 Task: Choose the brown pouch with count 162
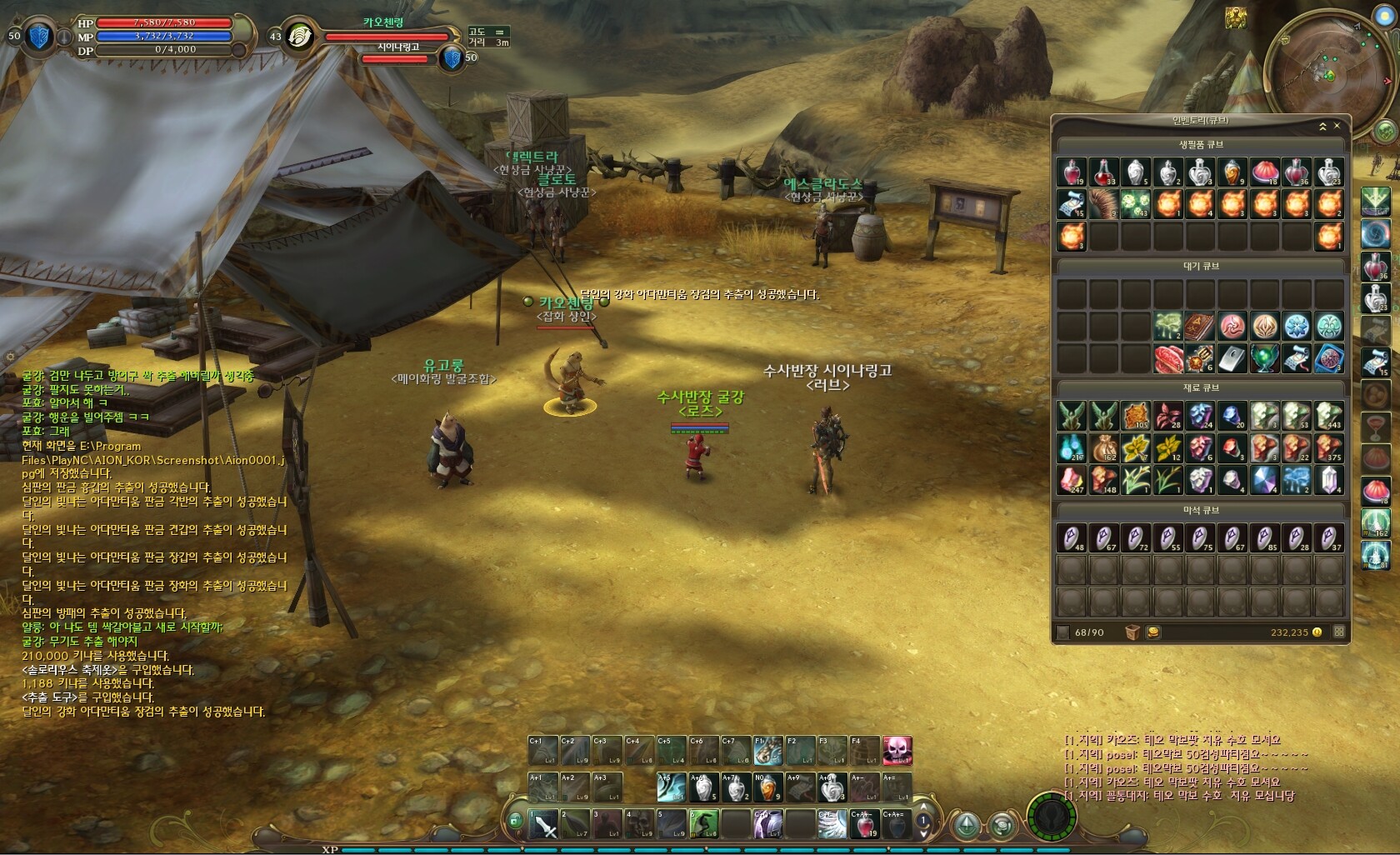(x=1104, y=447)
